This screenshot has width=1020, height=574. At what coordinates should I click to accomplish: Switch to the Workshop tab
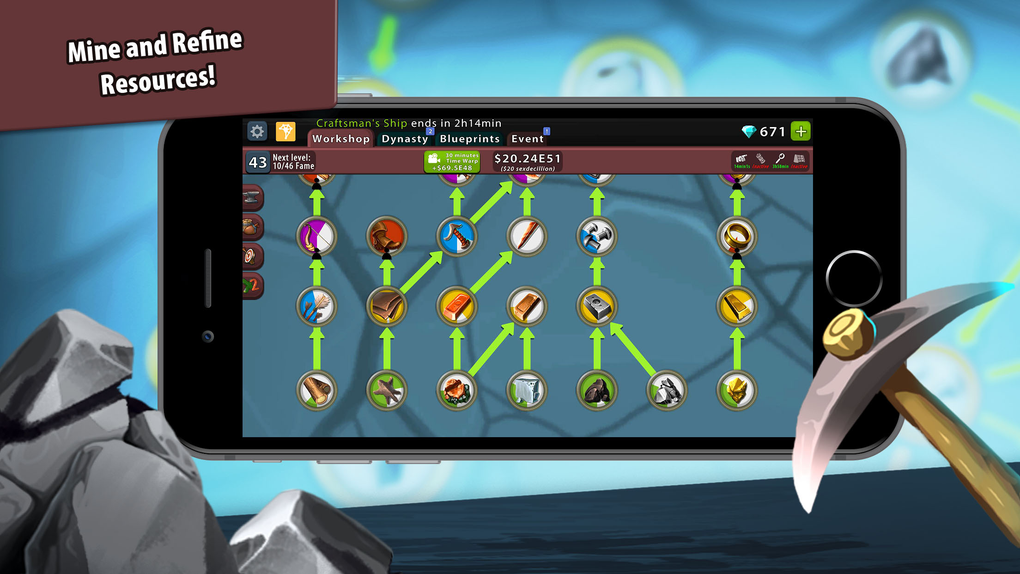point(340,139)
